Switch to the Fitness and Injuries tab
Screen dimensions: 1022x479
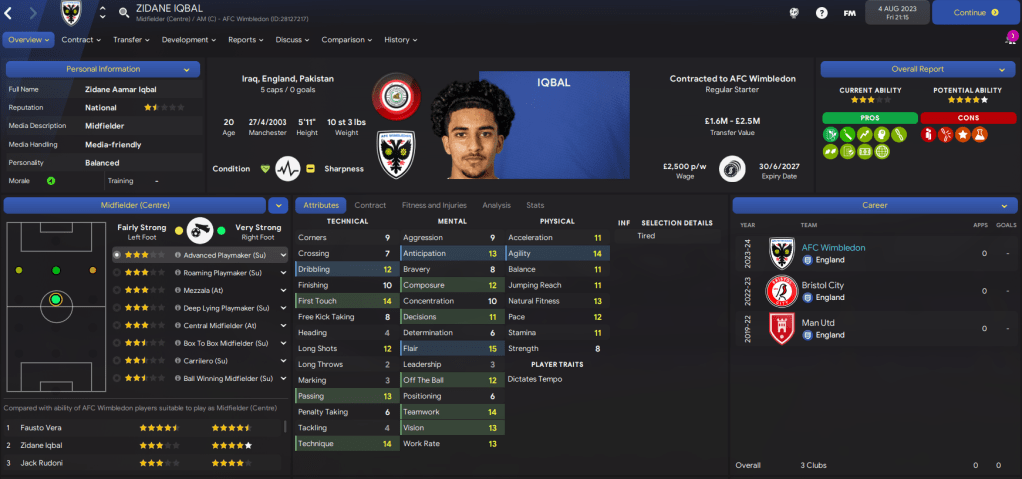[434, 205]
